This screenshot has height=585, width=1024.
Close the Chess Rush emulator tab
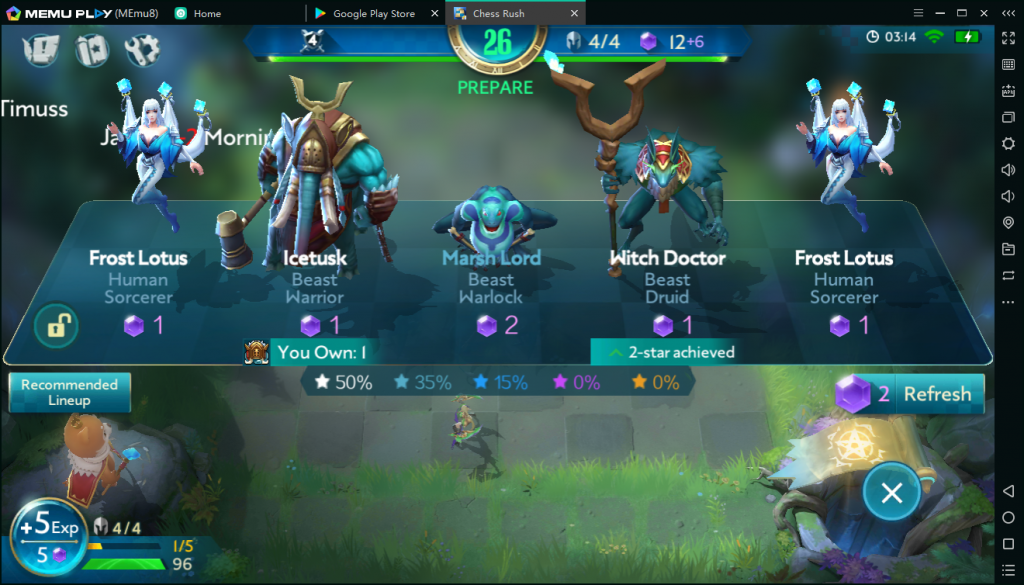(x=574, y=14)
